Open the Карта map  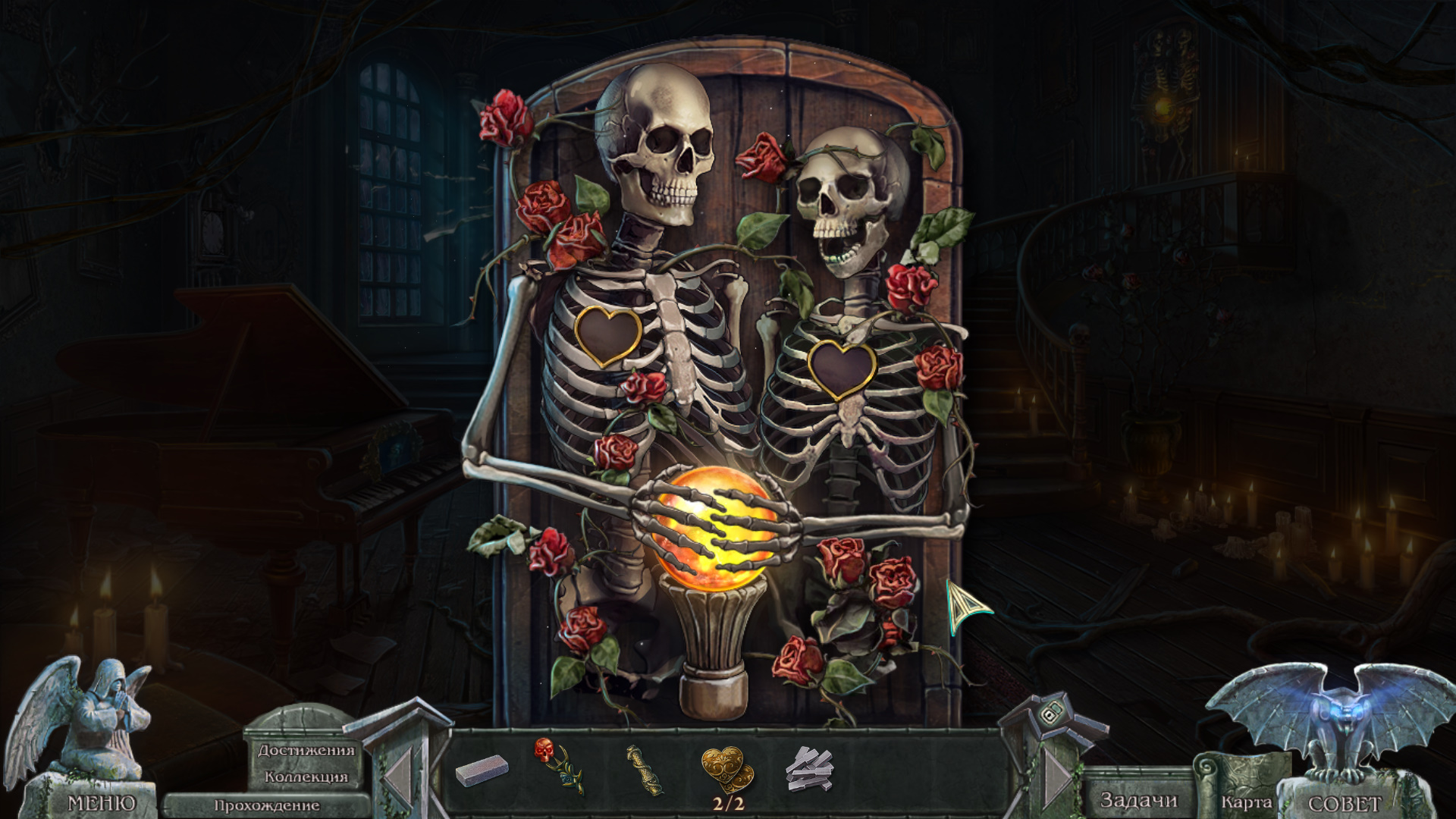click(1246, 801)
